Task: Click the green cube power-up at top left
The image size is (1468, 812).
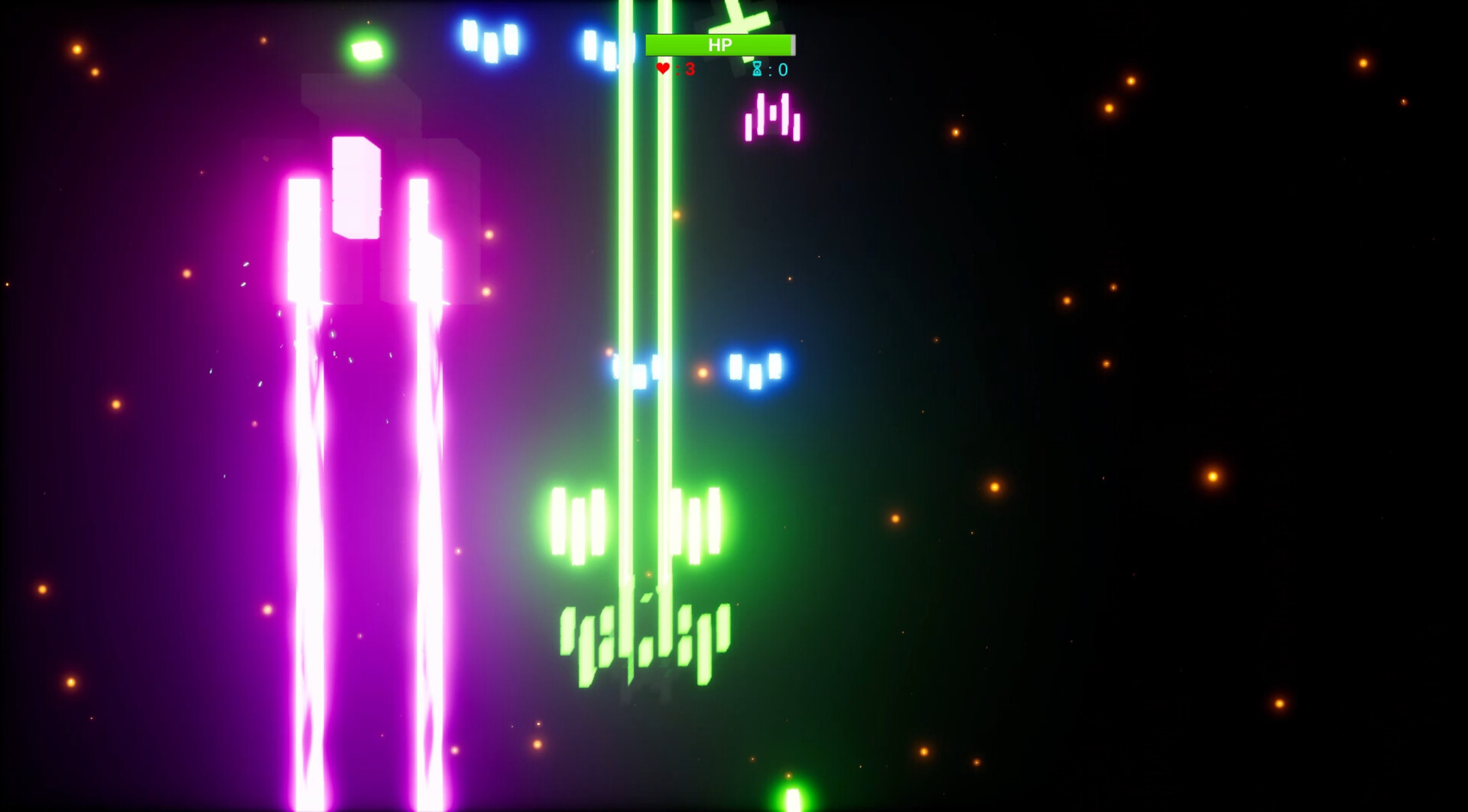Action: click(x=365, y=52)
